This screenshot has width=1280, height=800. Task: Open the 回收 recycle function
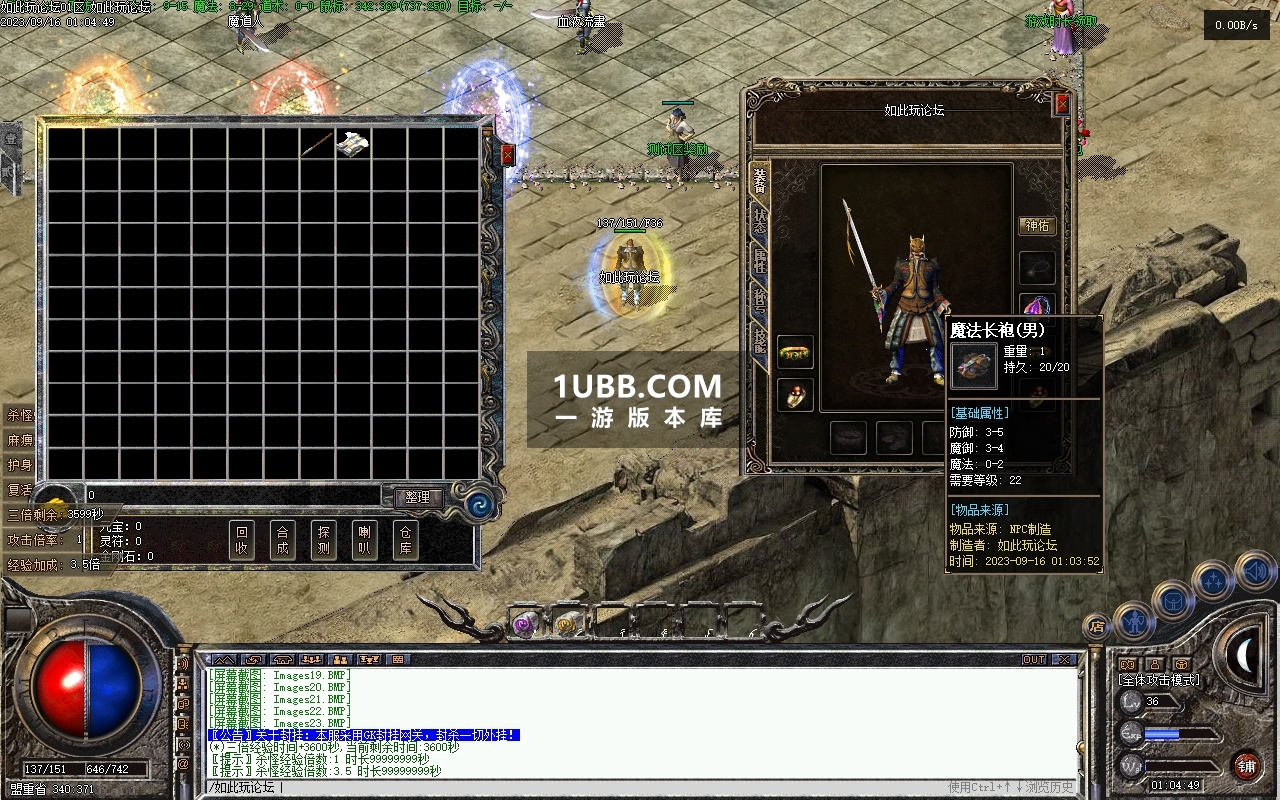click(241, 540)
